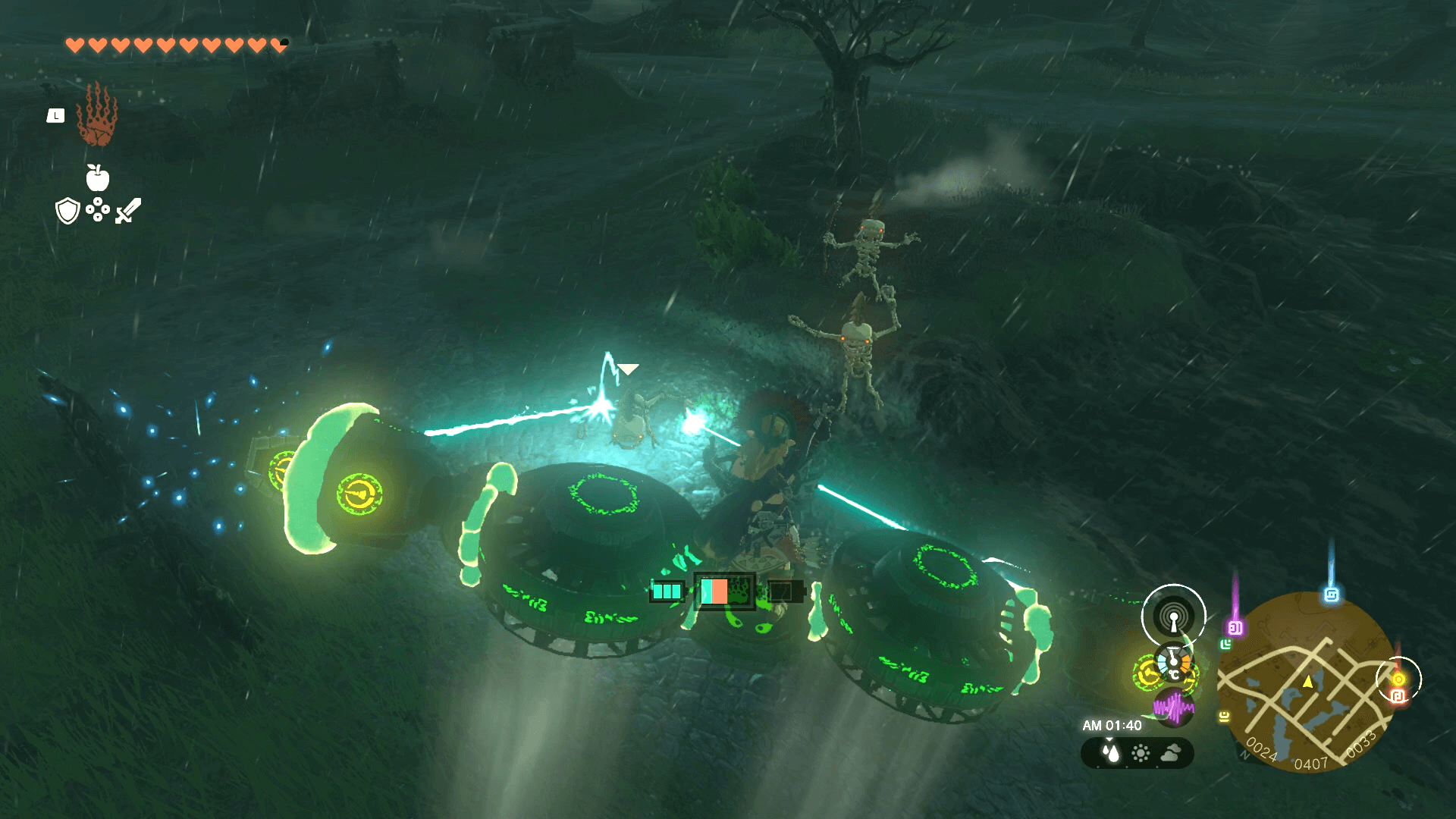Image resolution: width=1456 pixels, height=819 pixels.
Task: Open the circular minimap
Action: point(1307,682)
